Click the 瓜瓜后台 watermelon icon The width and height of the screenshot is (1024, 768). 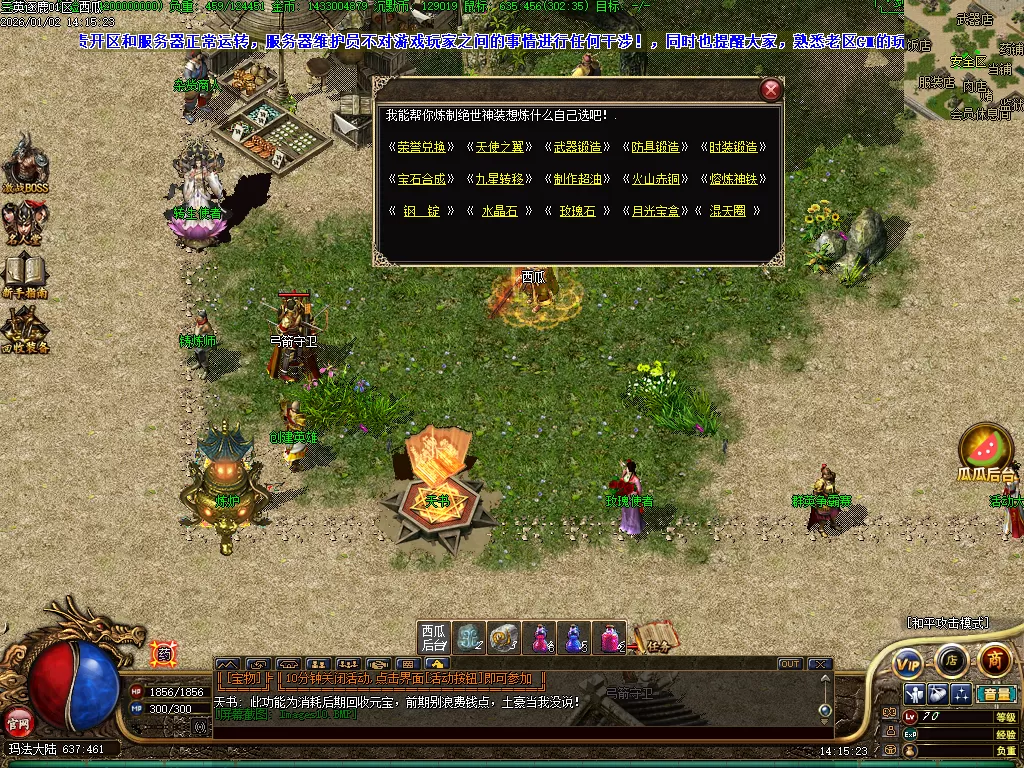click(986, 450)
